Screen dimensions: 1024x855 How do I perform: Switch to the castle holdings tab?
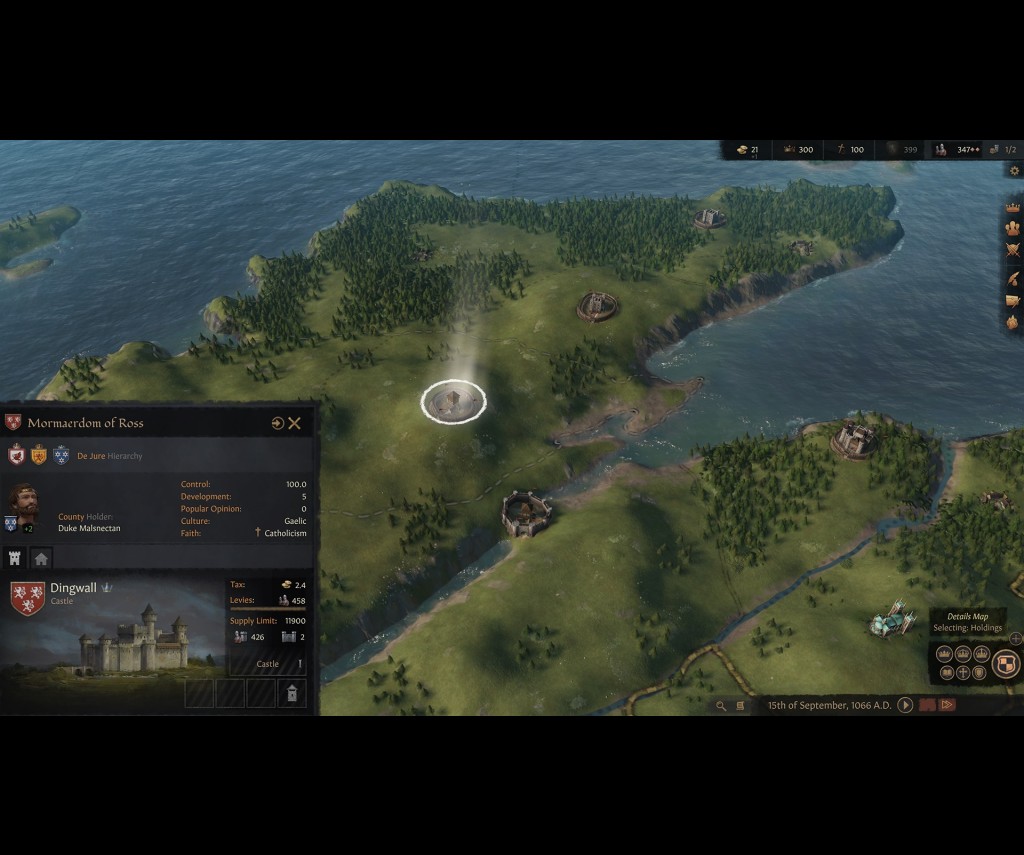(15, 558)
